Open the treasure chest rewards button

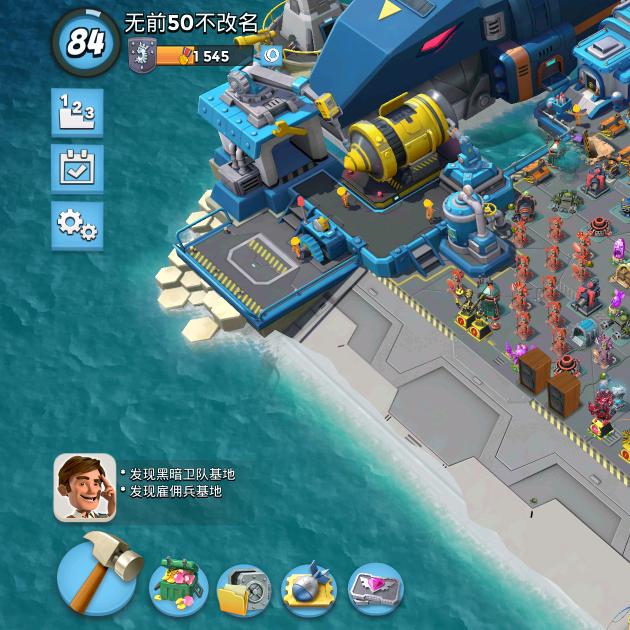point(178,588)
